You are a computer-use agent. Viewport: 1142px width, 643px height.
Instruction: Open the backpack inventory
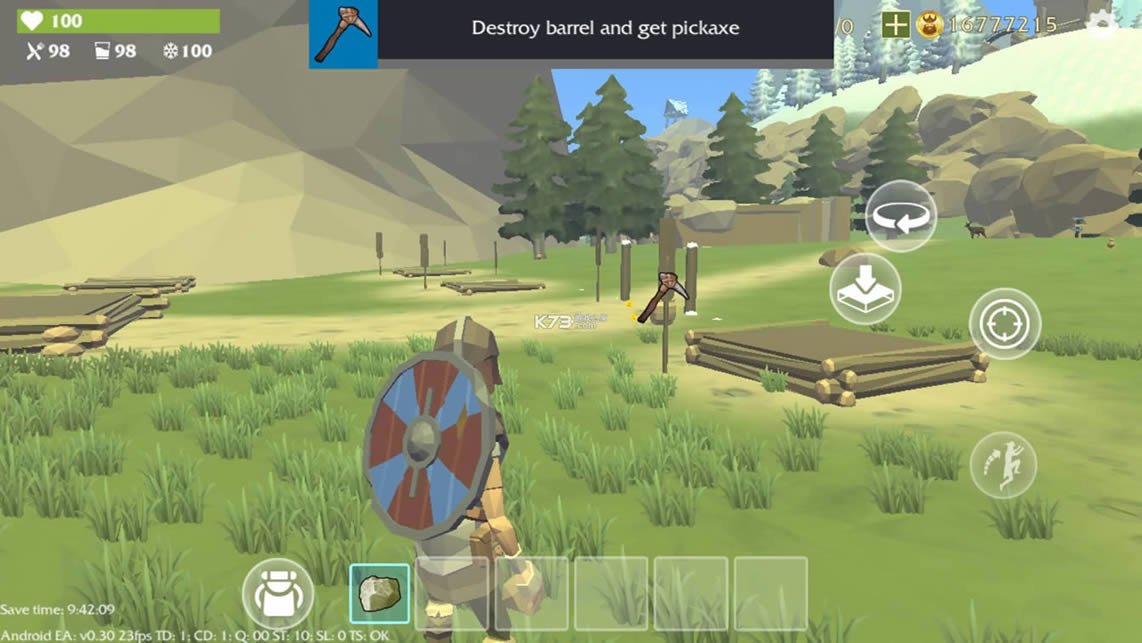point(278,594)
